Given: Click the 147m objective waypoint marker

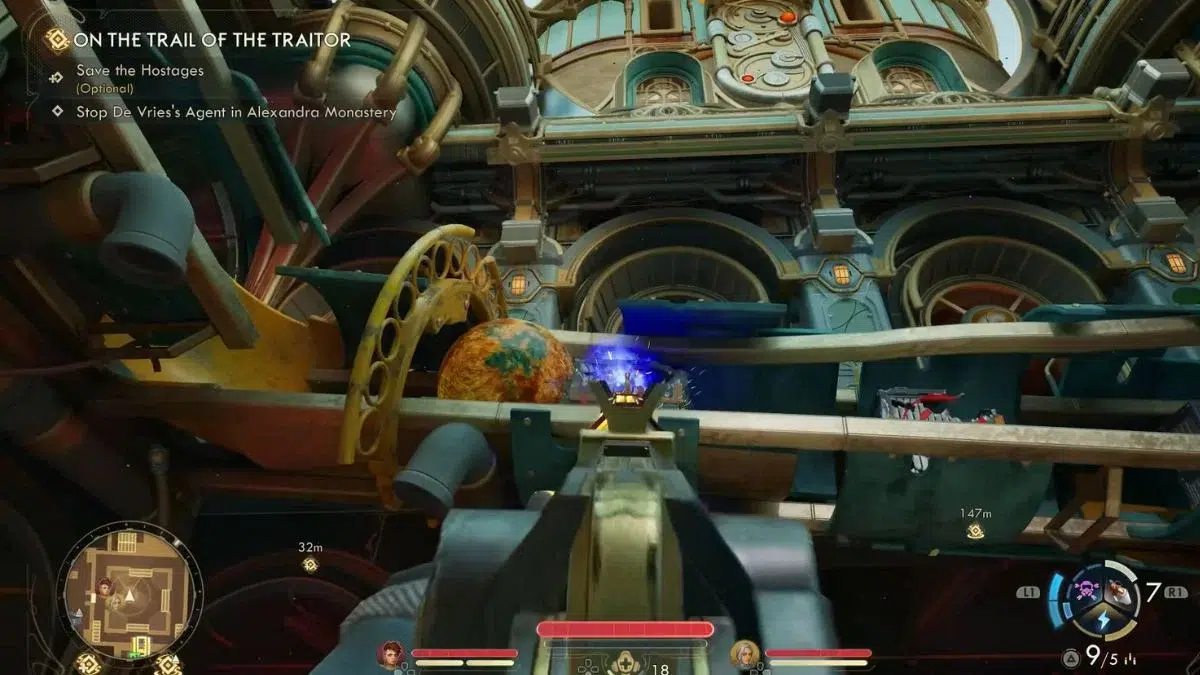Looking at the screenshot, I should 975,532.
